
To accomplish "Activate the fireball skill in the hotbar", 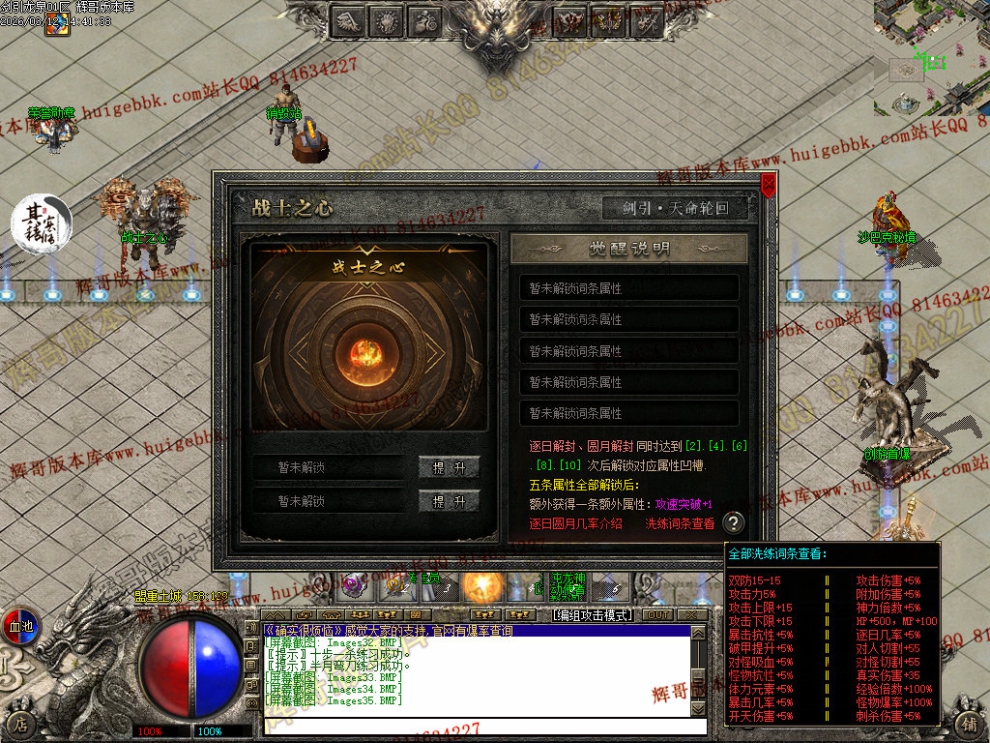I will point(480,586).
